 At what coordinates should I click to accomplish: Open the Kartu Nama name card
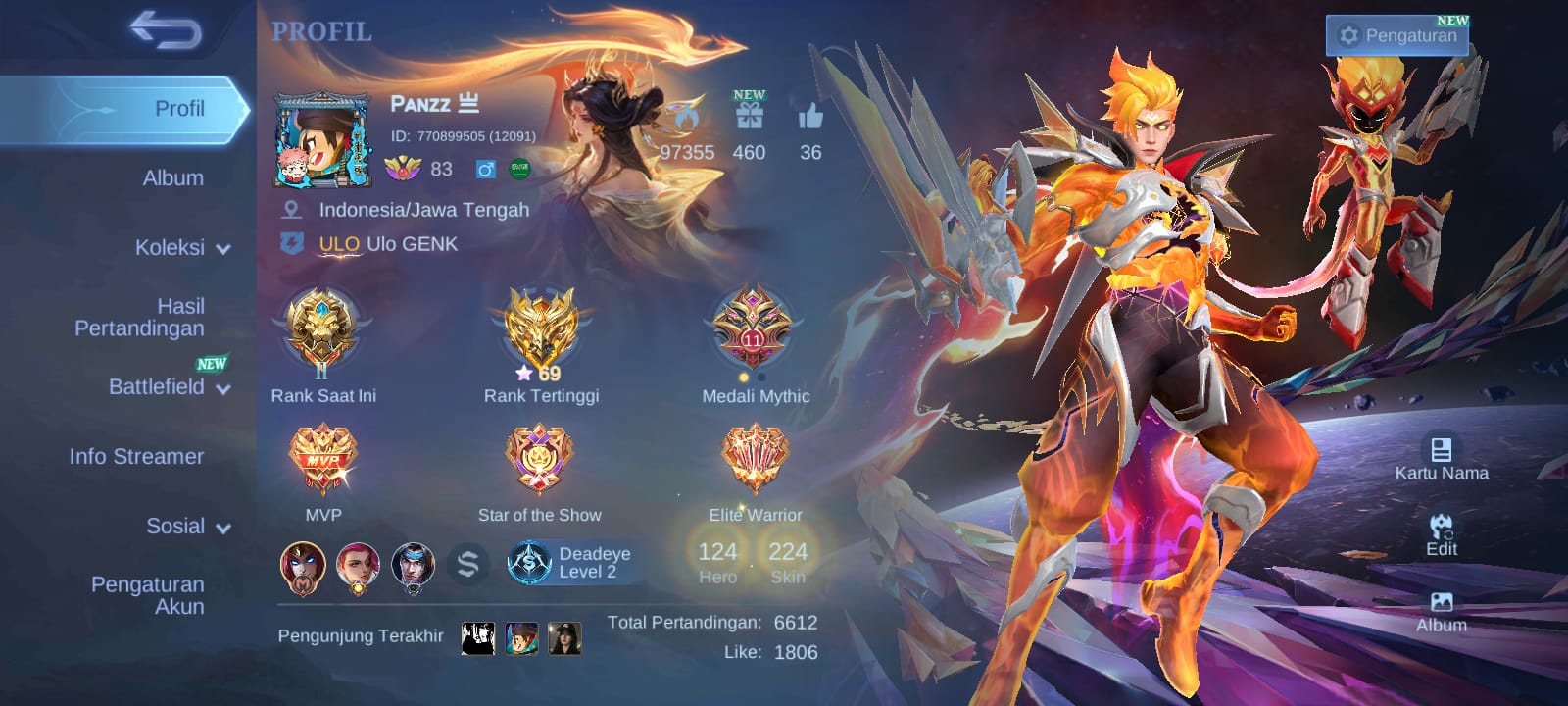pos(1441,459)
